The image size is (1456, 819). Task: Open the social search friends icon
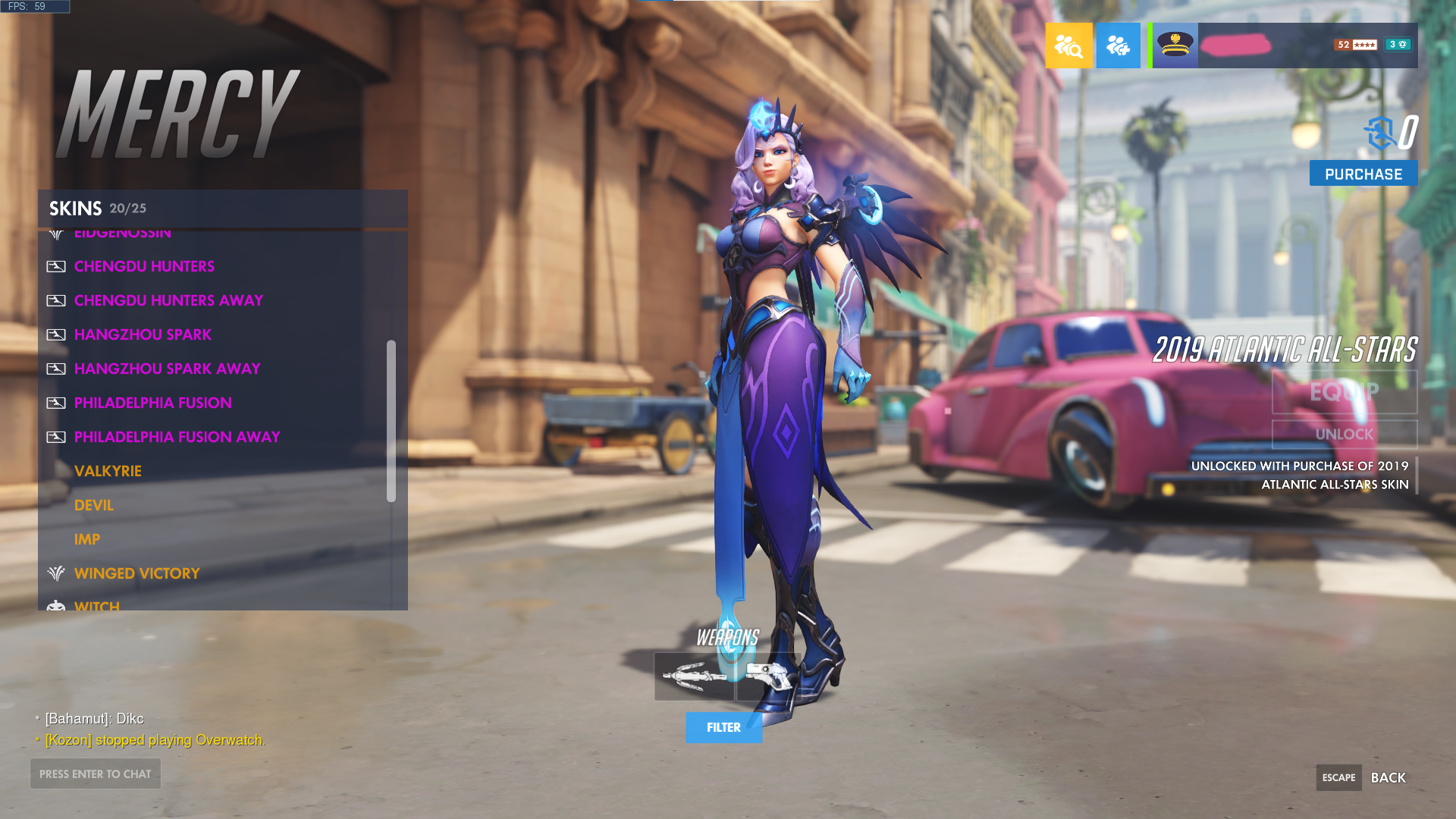point(1068,45)
